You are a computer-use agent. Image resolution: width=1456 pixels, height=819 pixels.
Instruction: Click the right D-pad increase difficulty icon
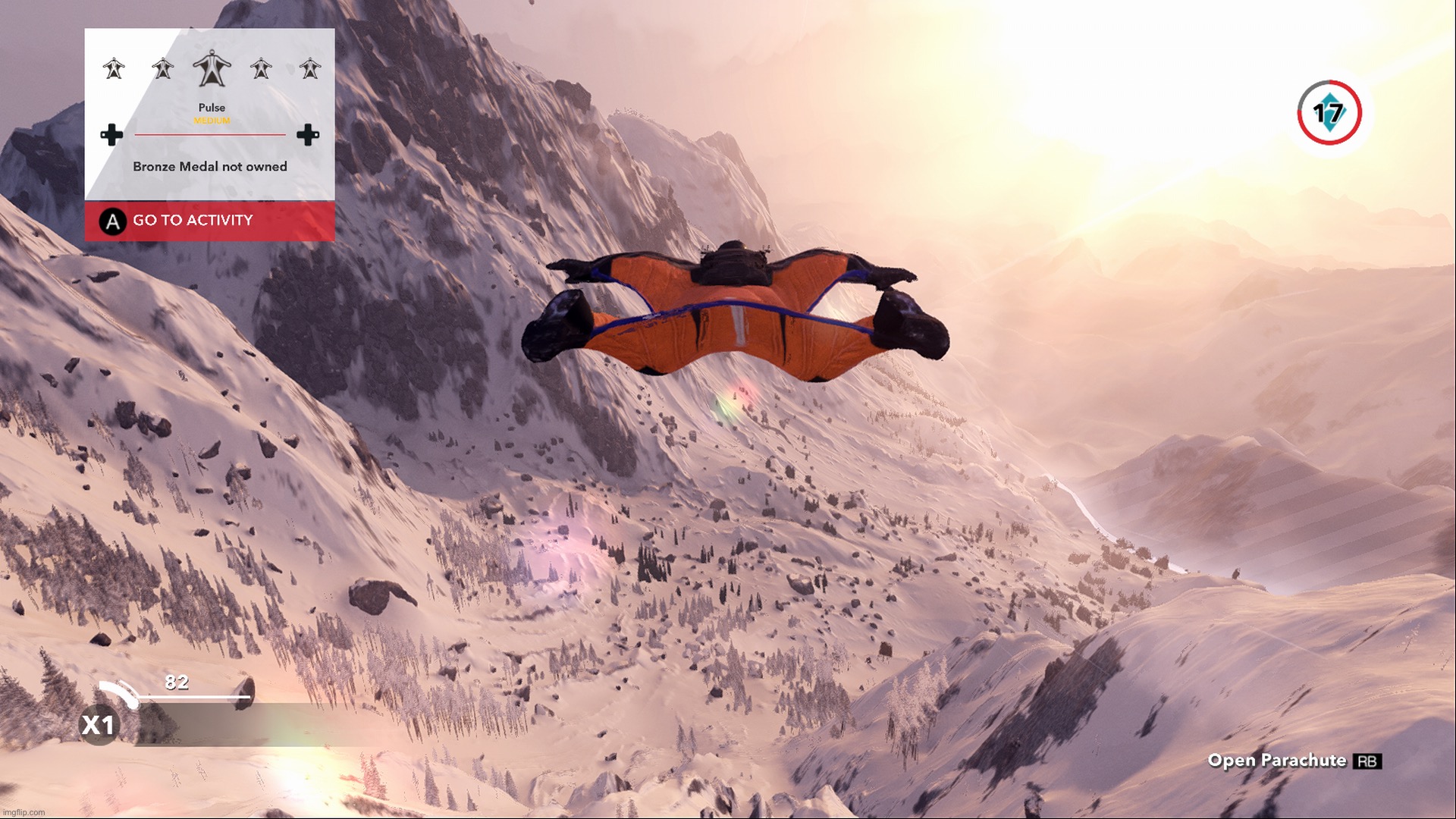coord(308,136)
